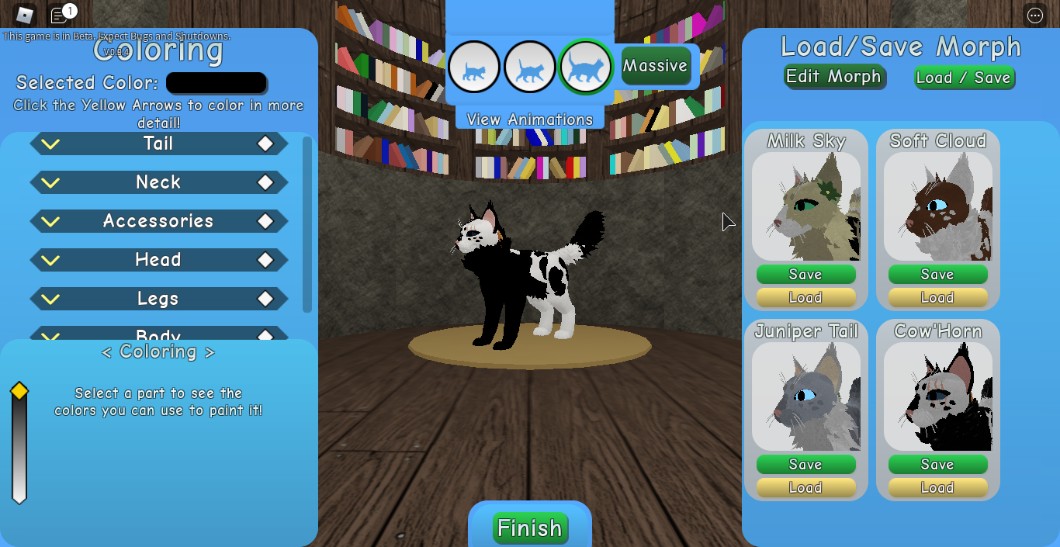Click the Finish button
This screenshot has height=547, width=1060.
(x=529, y=528)
